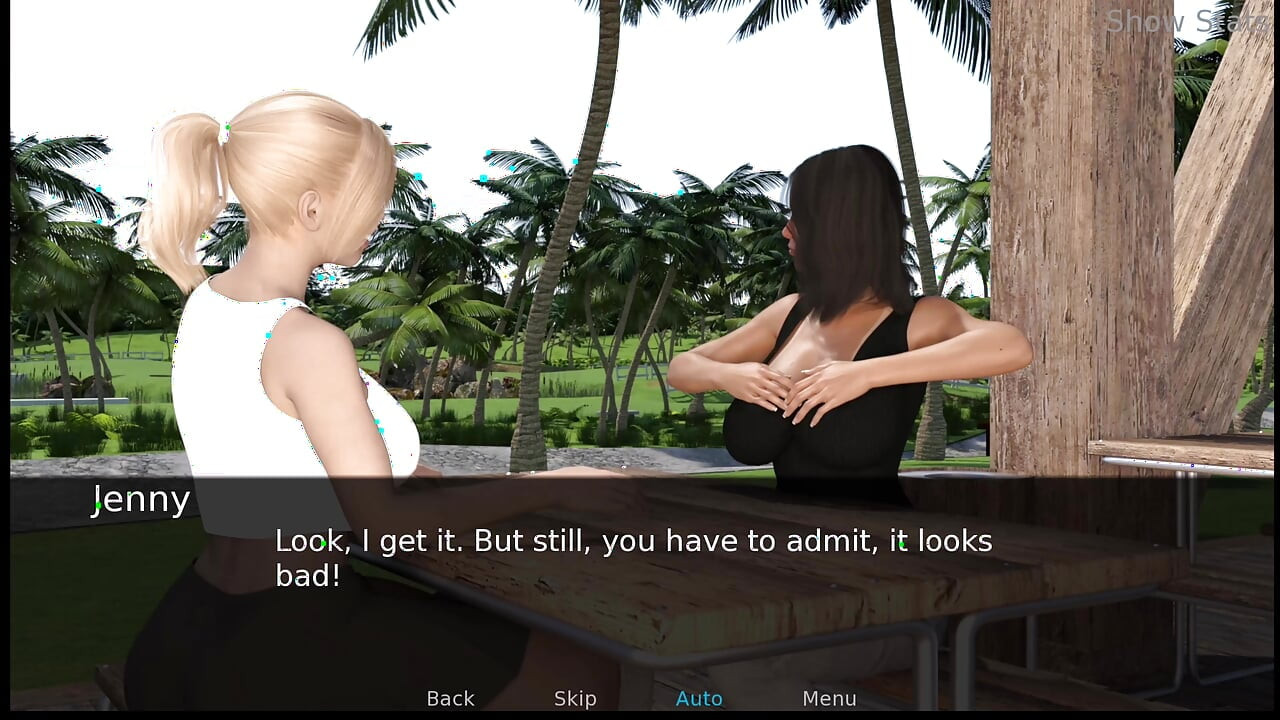
Task: Toggle Auto dialogue advance
Action: point(699,699)
